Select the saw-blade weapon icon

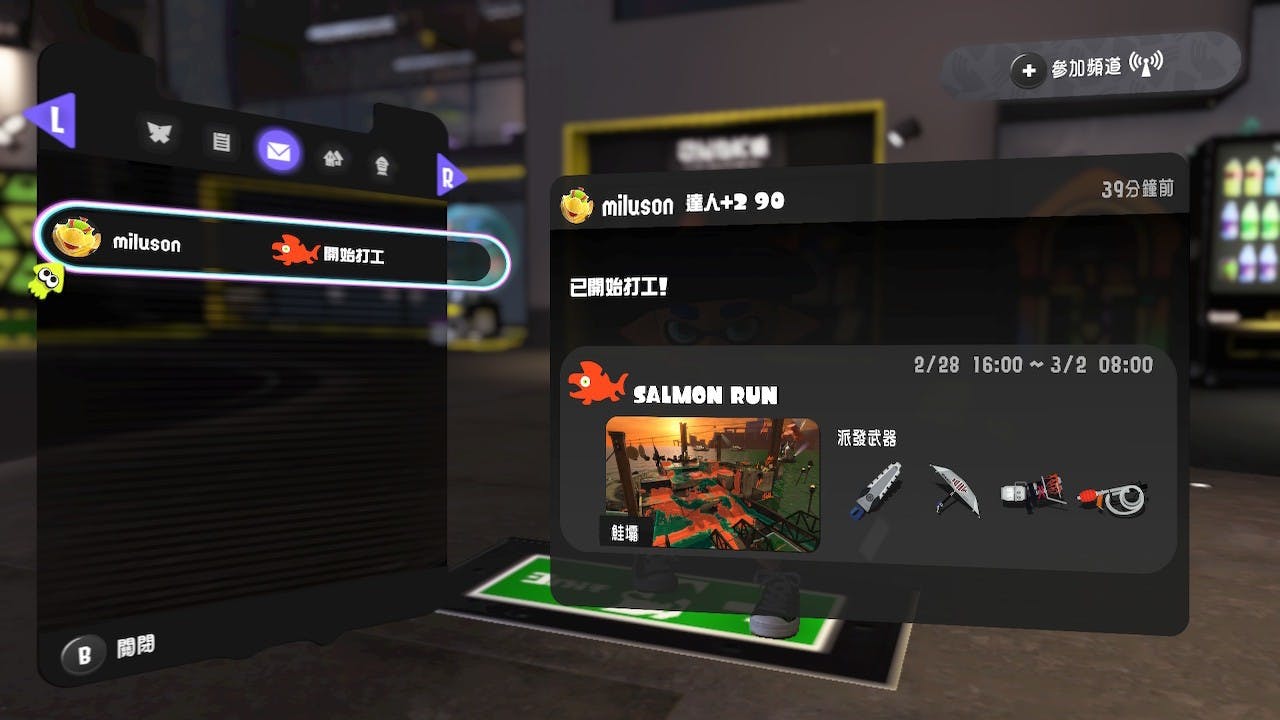pyautogui.click(x=877, y=490)
